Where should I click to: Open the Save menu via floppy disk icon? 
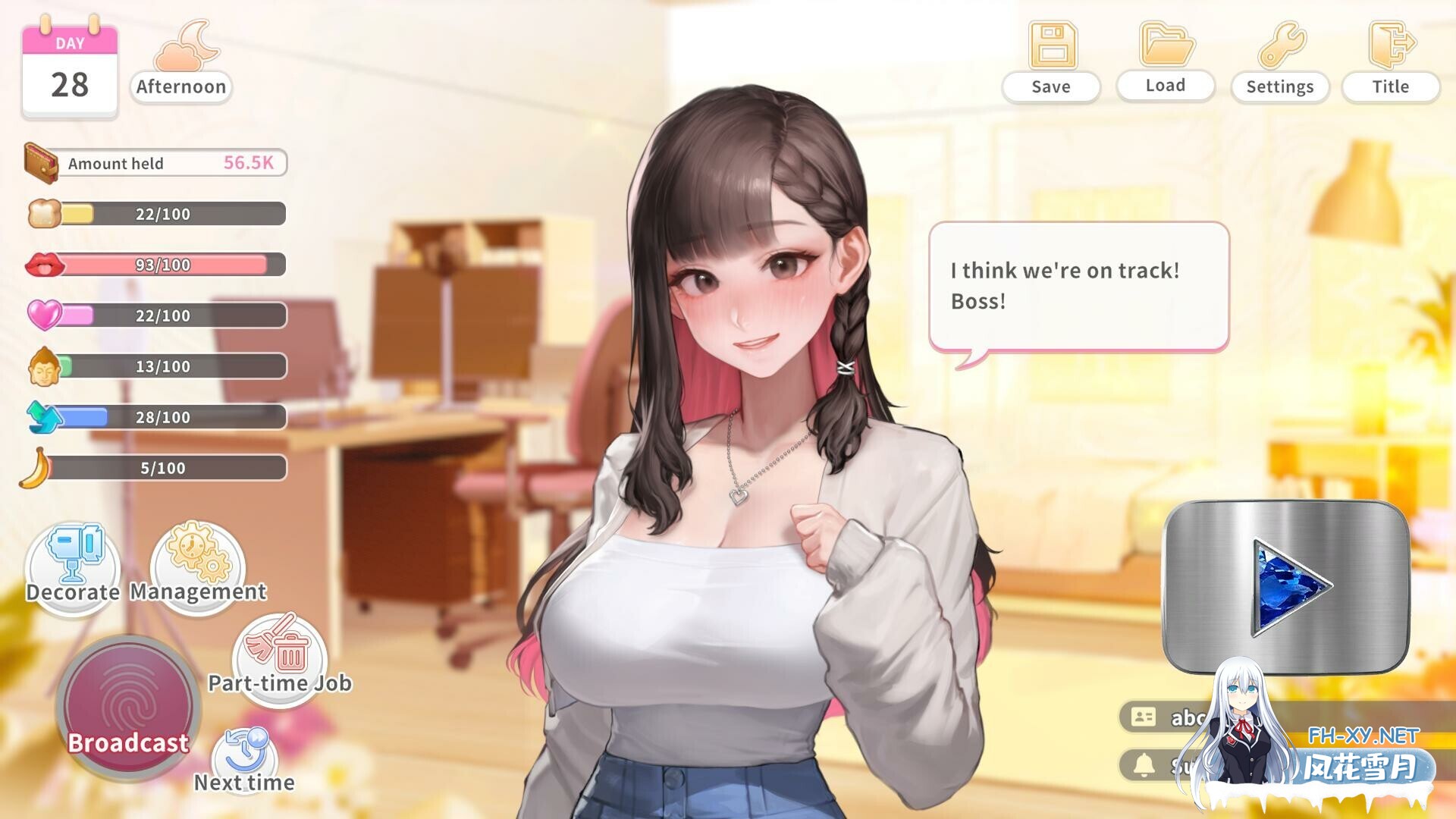(1051, 45)
